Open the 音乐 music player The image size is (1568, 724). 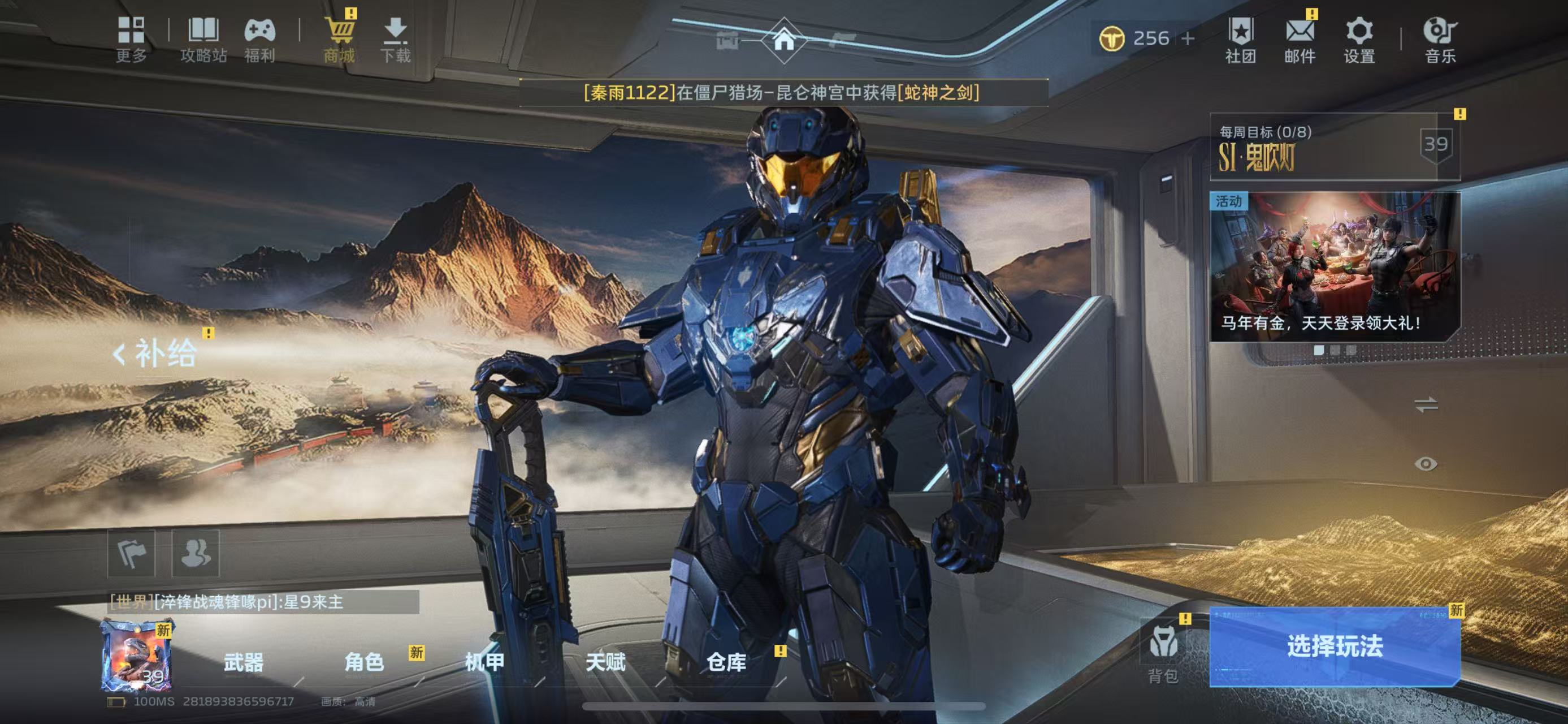coord(1440,40)
